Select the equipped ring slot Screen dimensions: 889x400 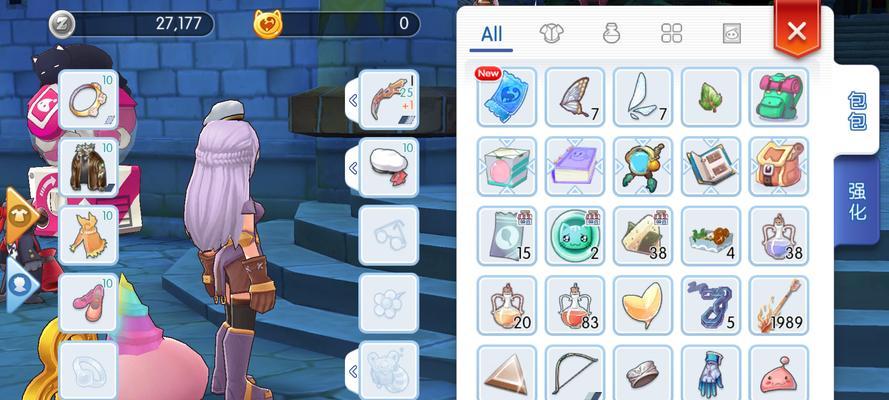[x=88, y=99]
